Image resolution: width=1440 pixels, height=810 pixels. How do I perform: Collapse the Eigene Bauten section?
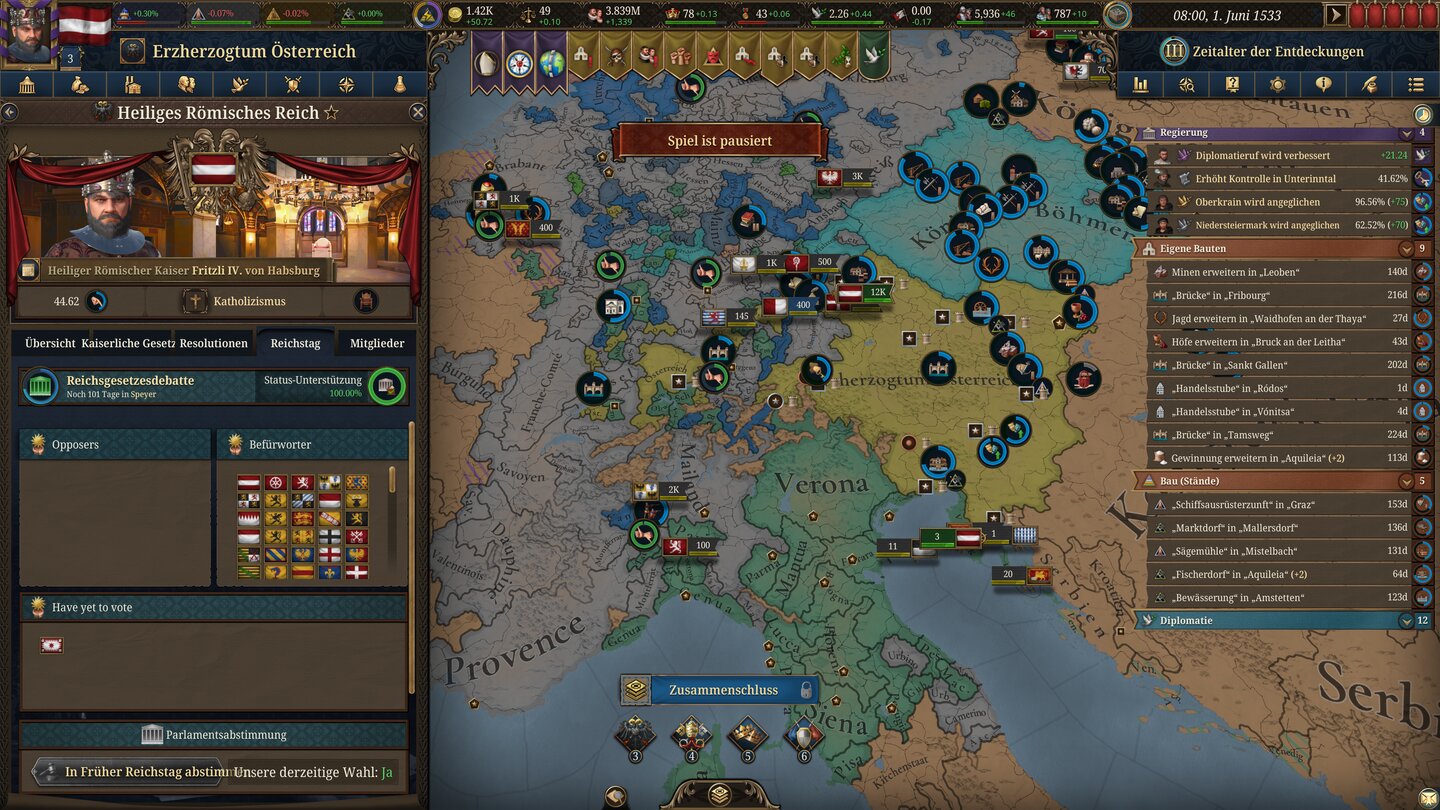point(1406,248)
